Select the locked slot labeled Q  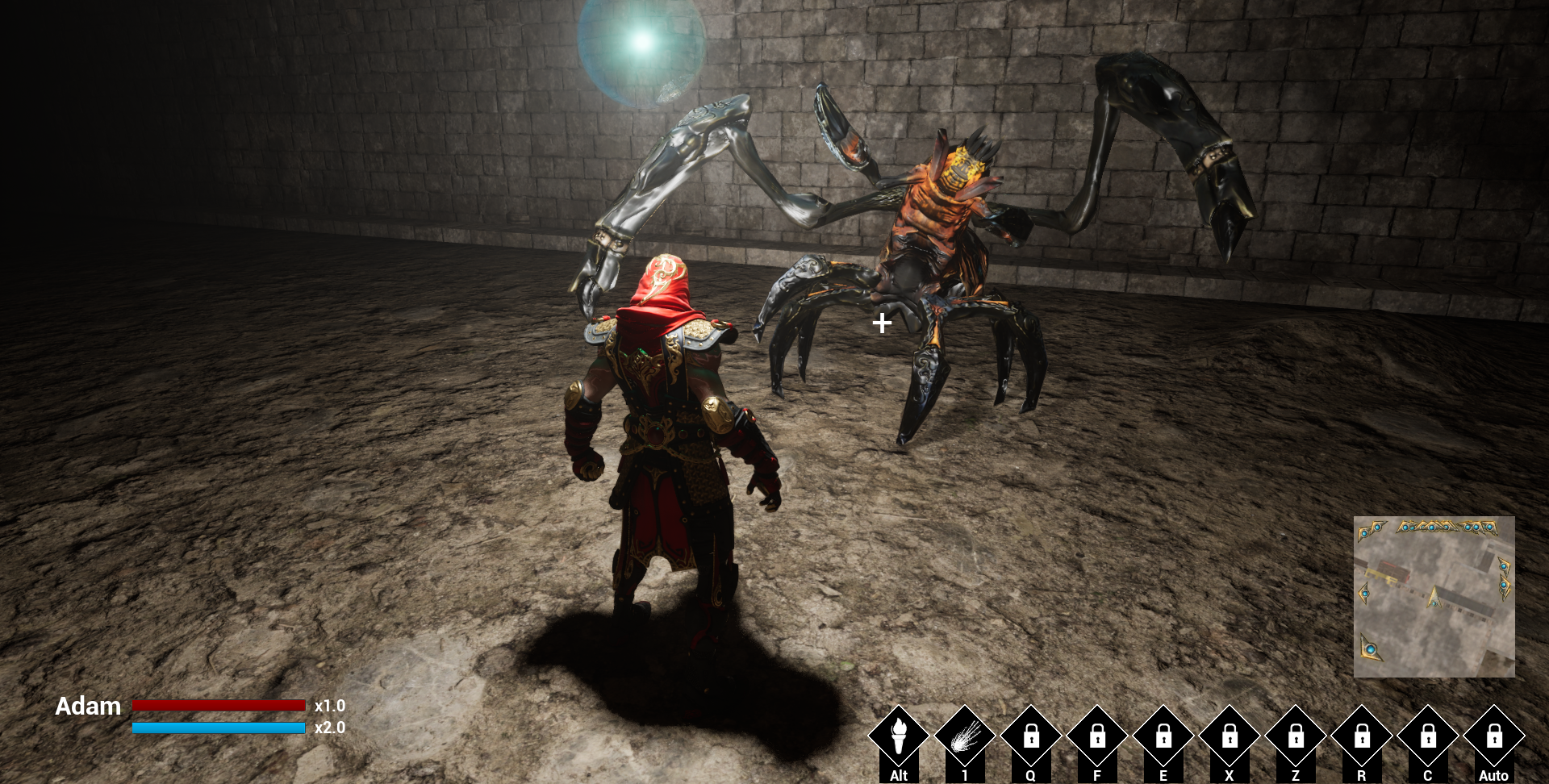tap(1031, 736)
